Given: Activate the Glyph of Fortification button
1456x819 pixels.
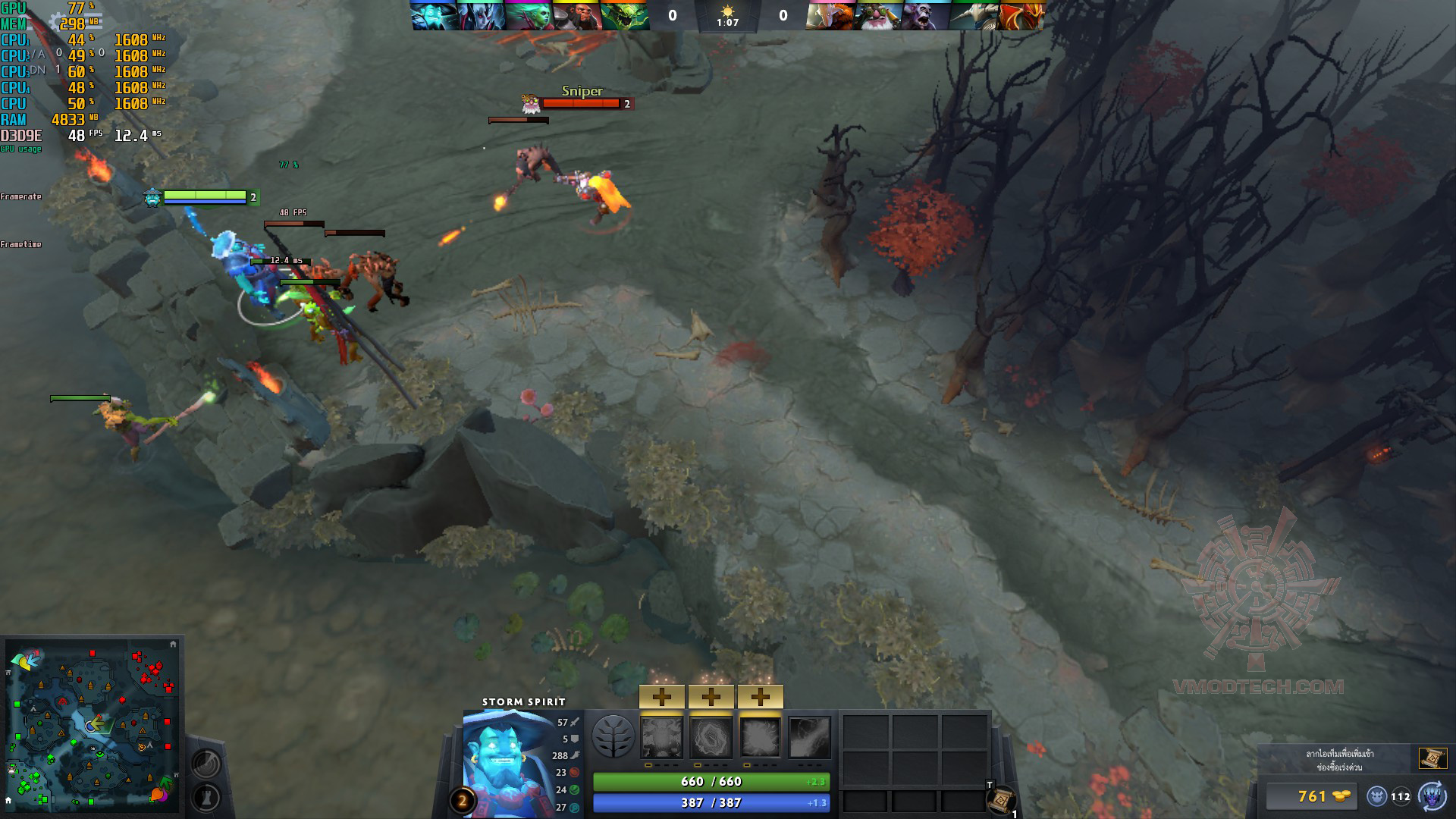Looking at the screenshot, I should [206, 797].
